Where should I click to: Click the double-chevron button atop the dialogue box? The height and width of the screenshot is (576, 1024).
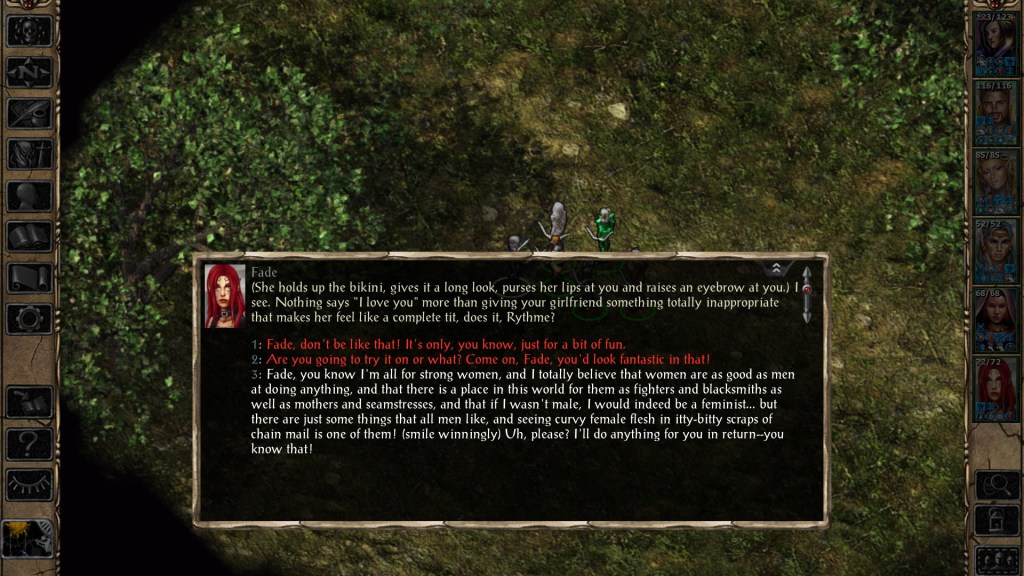(x=776, y=268)
